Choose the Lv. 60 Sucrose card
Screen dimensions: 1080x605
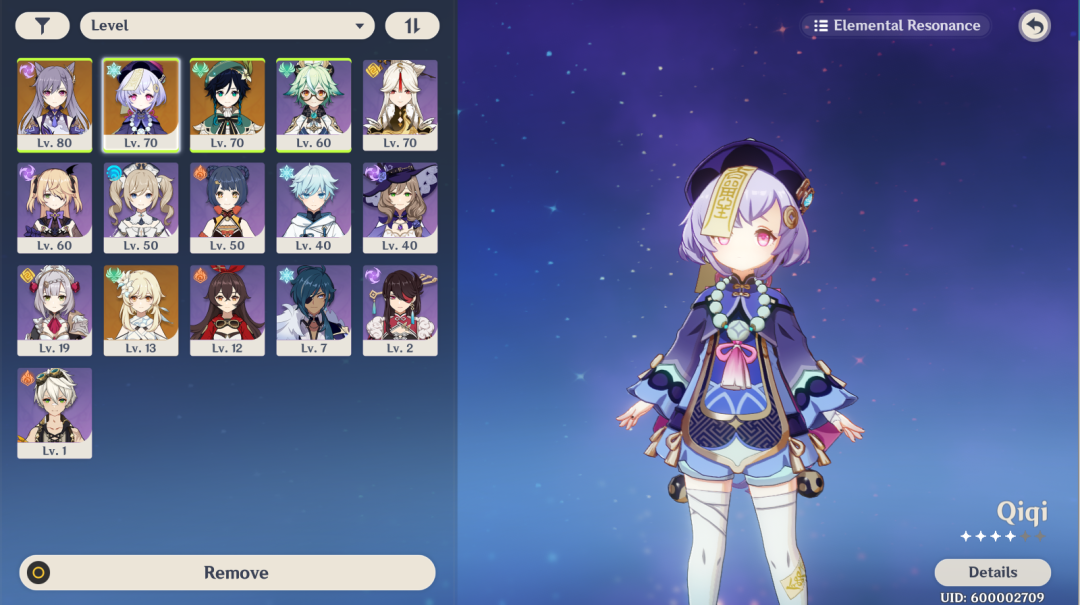314,104
